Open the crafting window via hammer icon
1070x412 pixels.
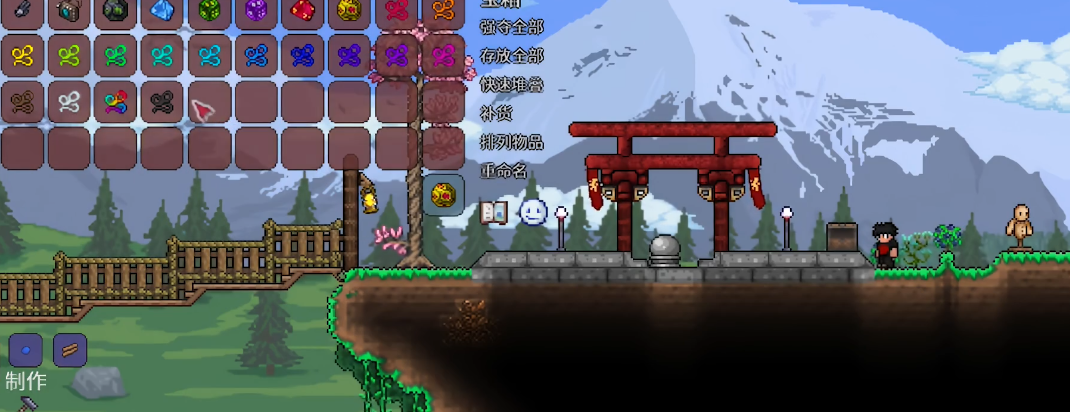(x=28, y=403)
